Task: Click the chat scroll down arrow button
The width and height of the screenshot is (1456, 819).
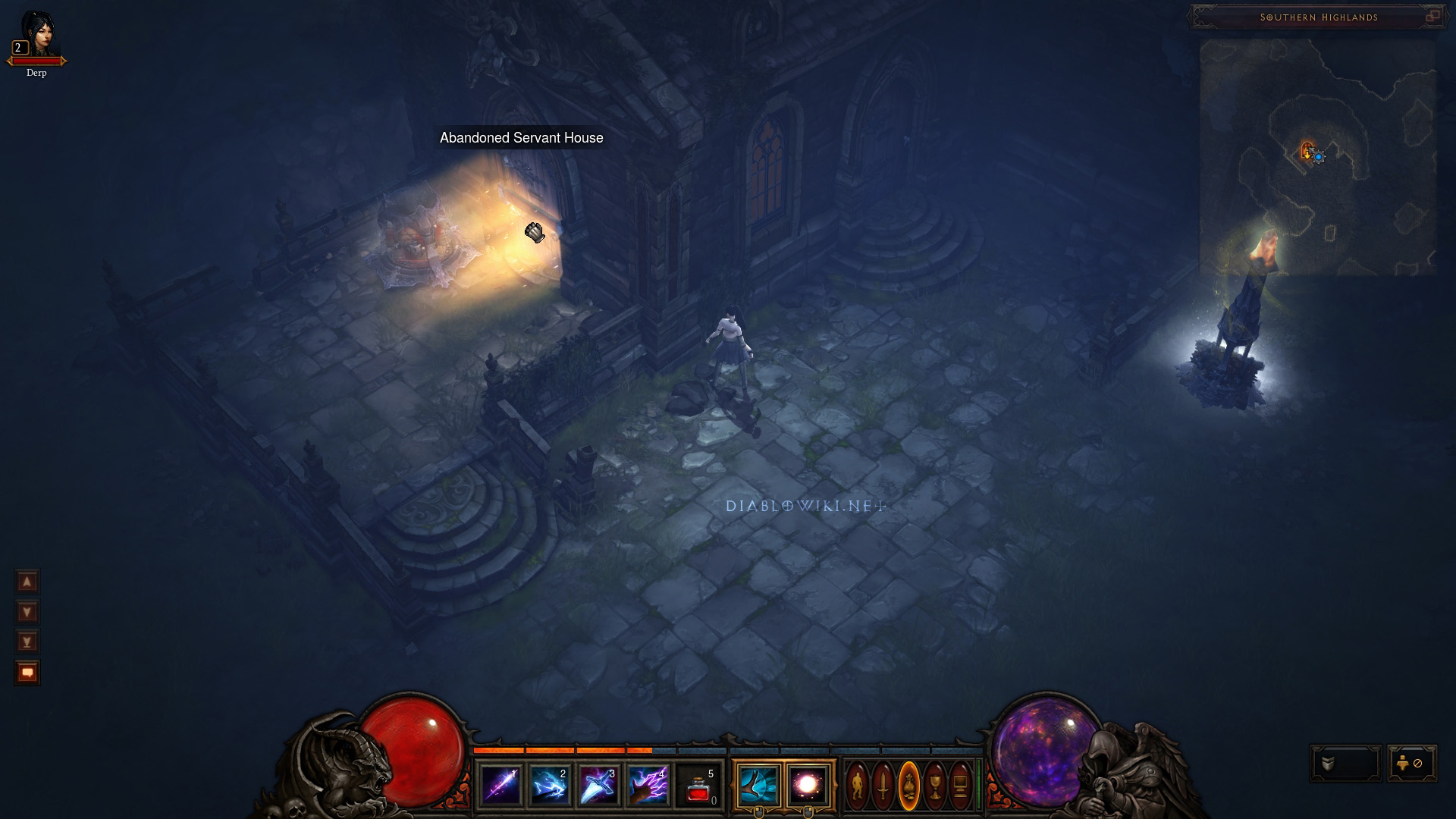Action: click(27, 612)
